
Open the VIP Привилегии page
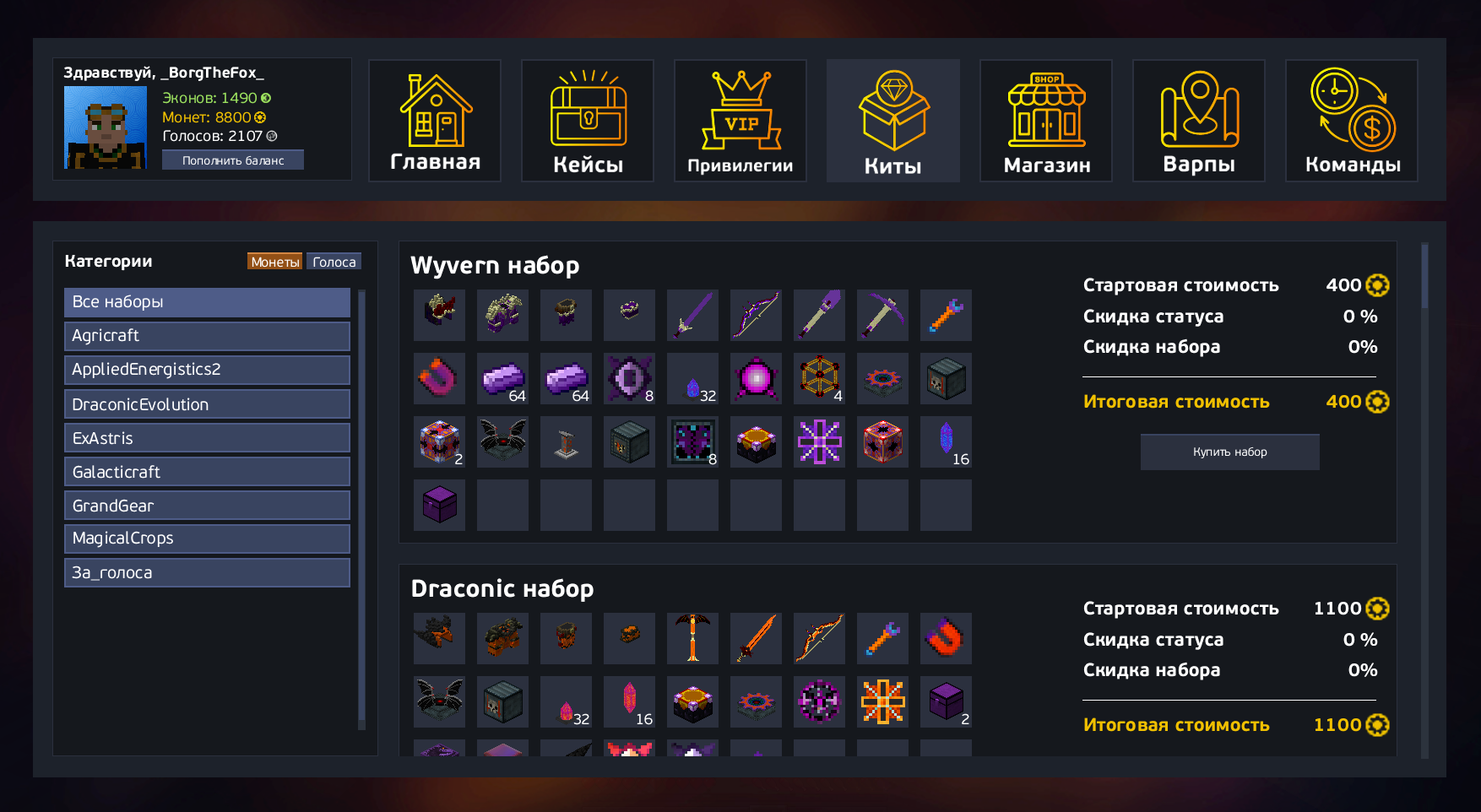[x=740, y=121]
